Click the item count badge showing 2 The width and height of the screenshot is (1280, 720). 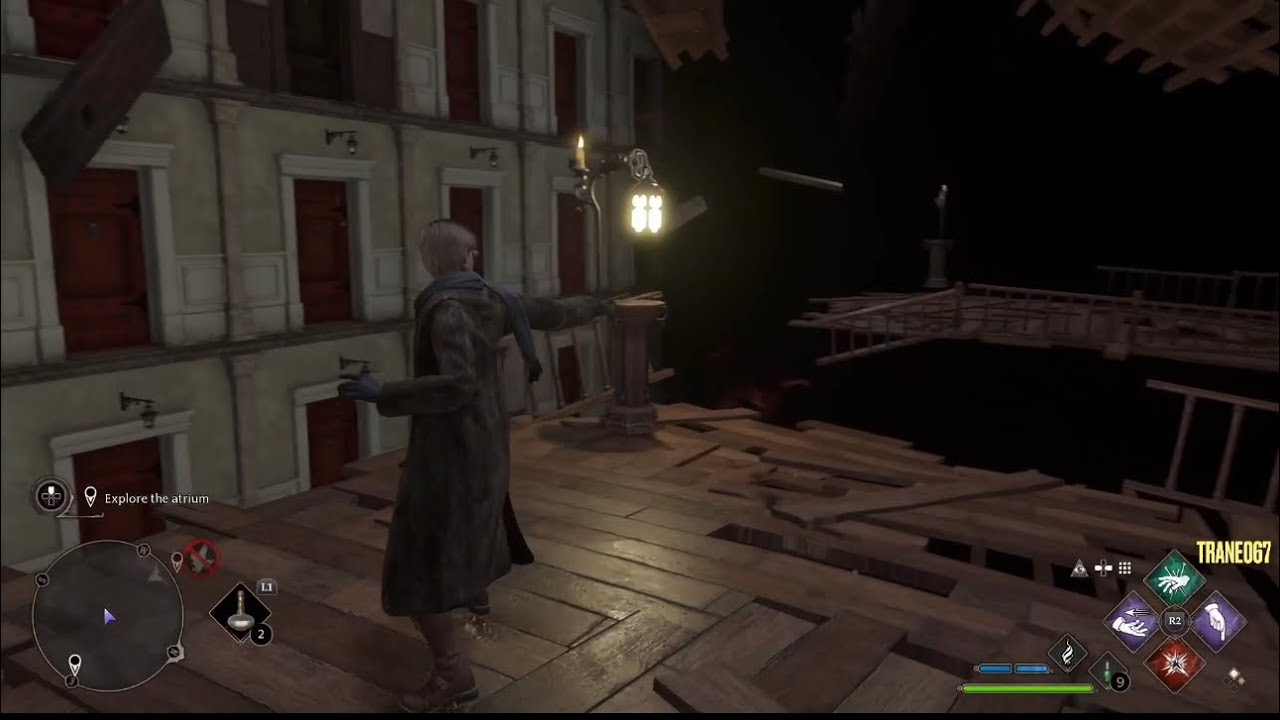point(260,633)
